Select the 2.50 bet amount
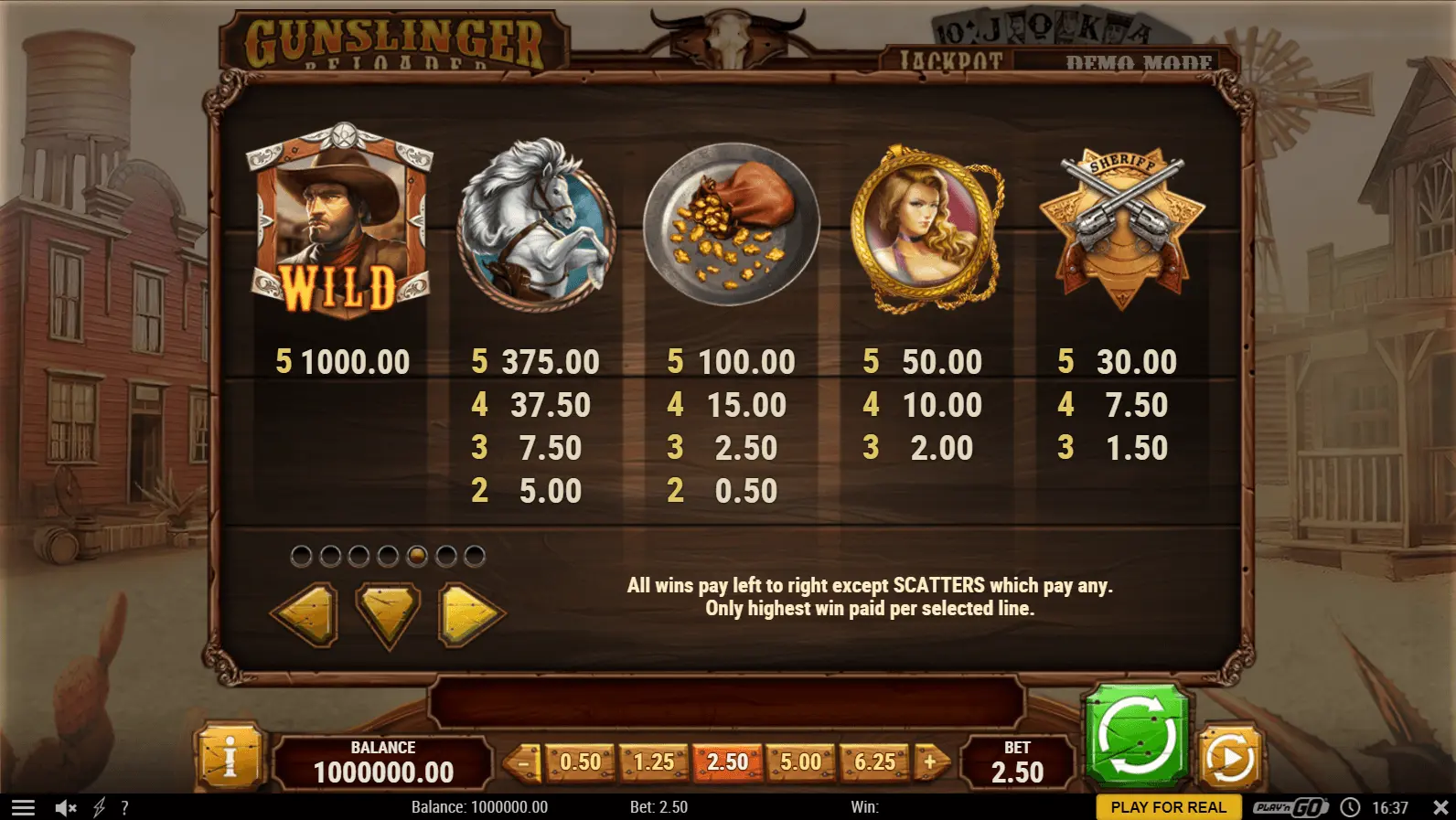Image resolution: width=1456 pixels, height=820 pixels. pos(727,761)
